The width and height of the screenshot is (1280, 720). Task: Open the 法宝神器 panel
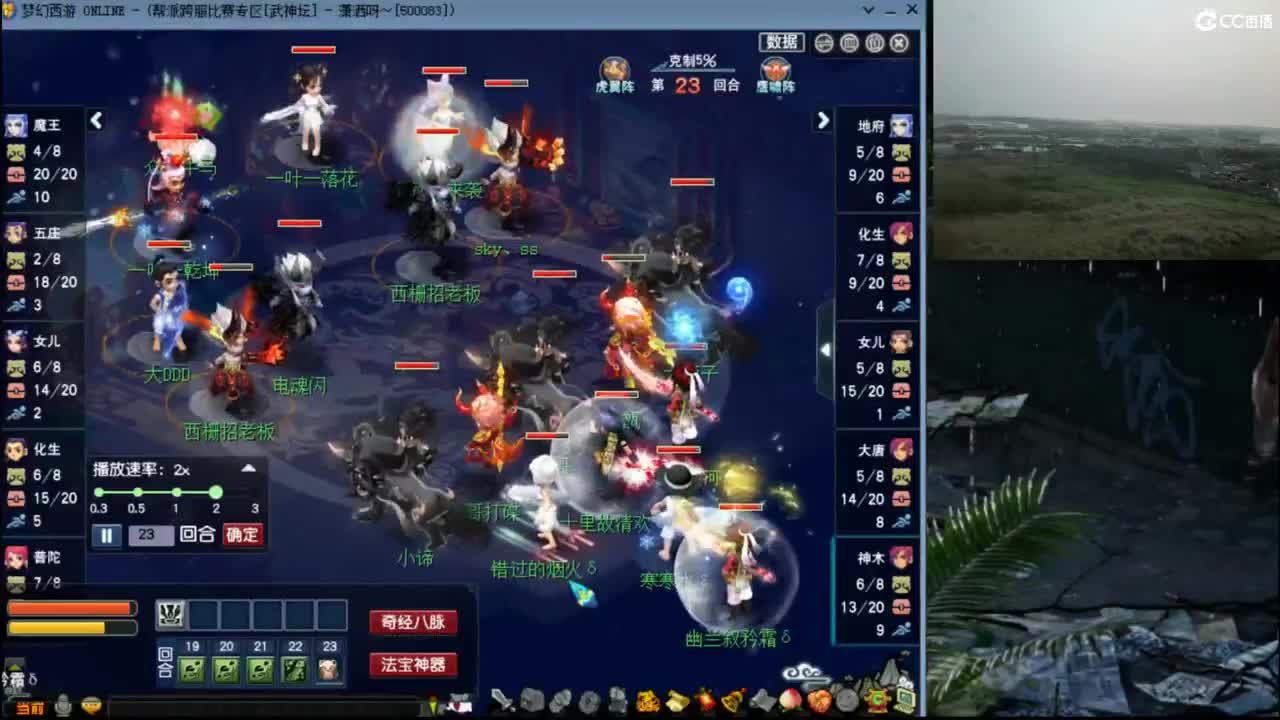coord(412,664)
